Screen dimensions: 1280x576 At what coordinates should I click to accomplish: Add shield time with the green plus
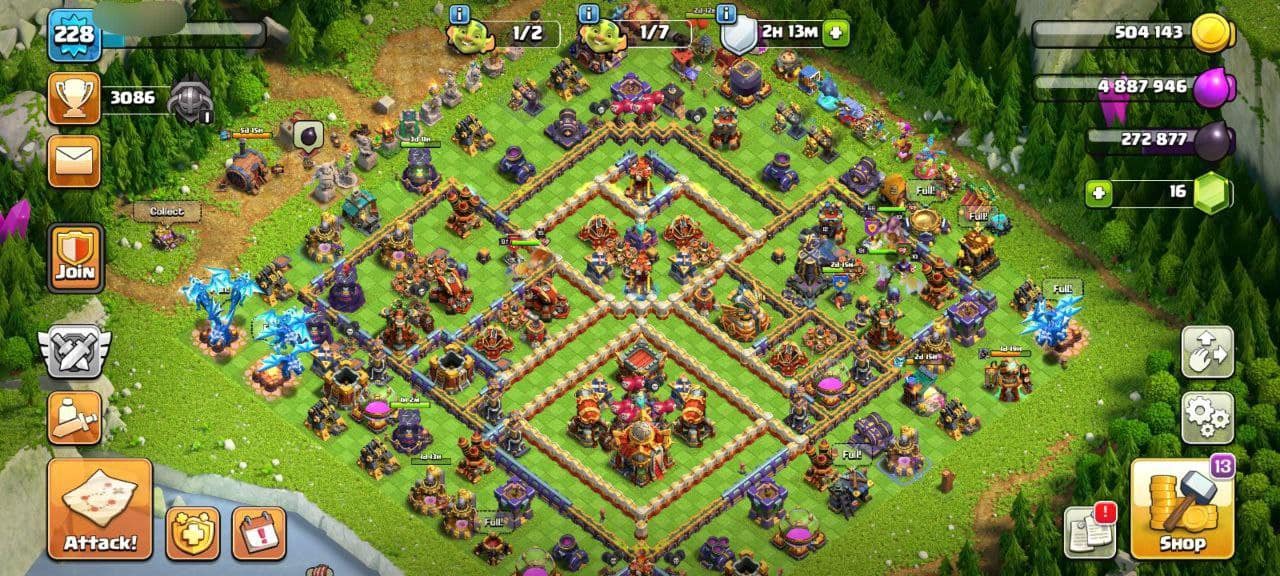(836, 33)
